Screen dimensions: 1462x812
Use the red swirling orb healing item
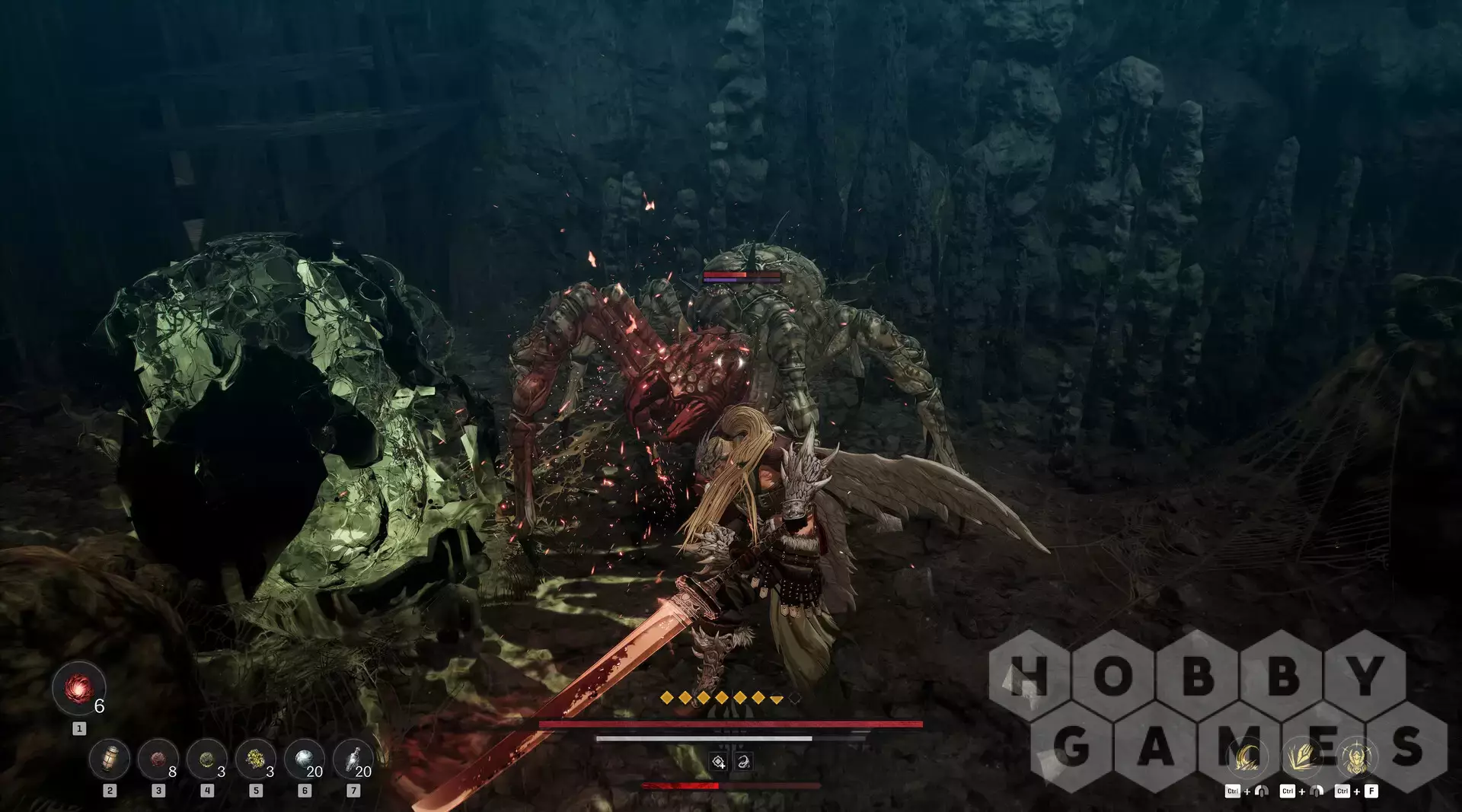[78, 689]
